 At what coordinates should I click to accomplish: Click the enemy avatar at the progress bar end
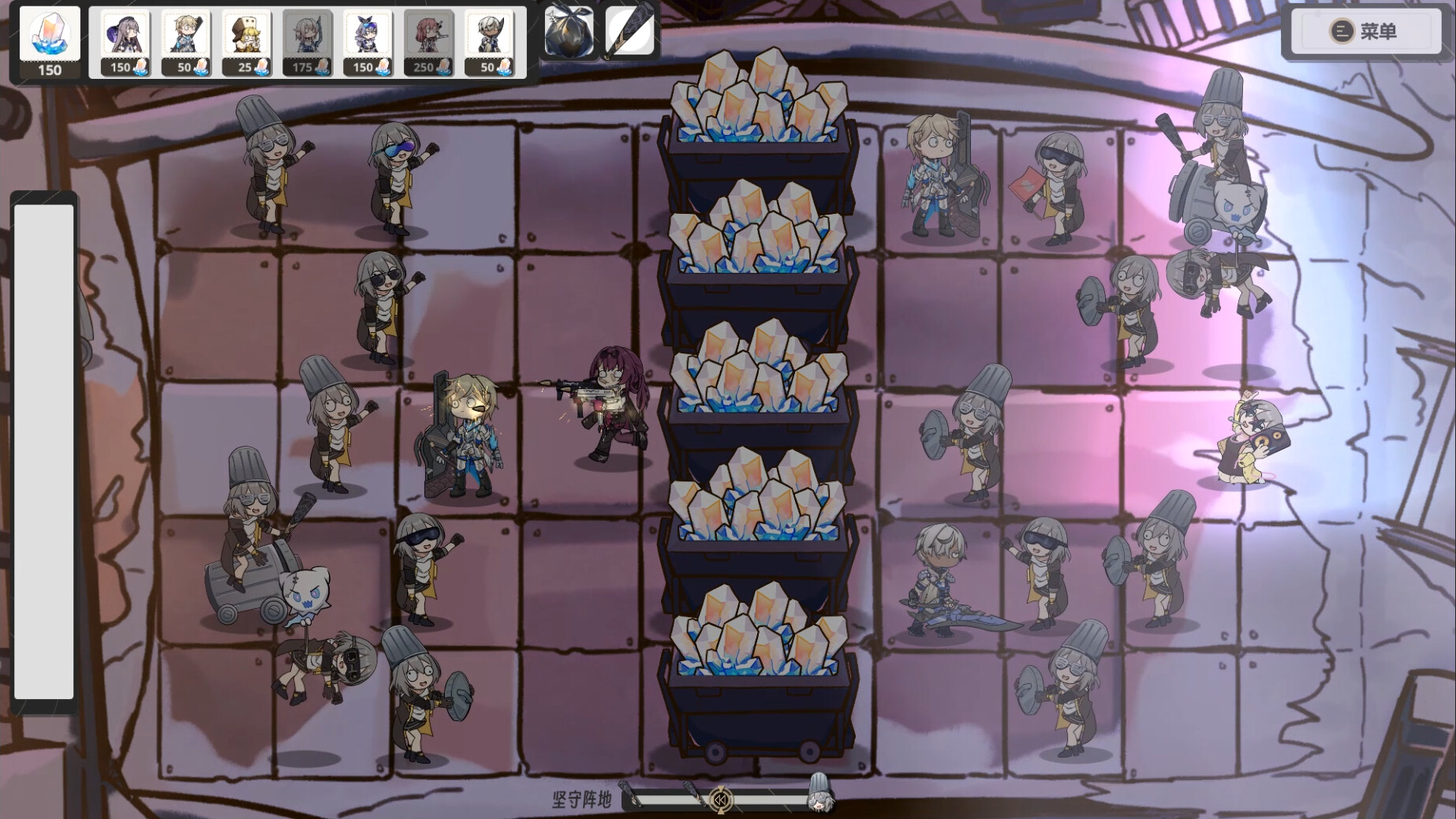pyautogui.click(x=821, y=801)
